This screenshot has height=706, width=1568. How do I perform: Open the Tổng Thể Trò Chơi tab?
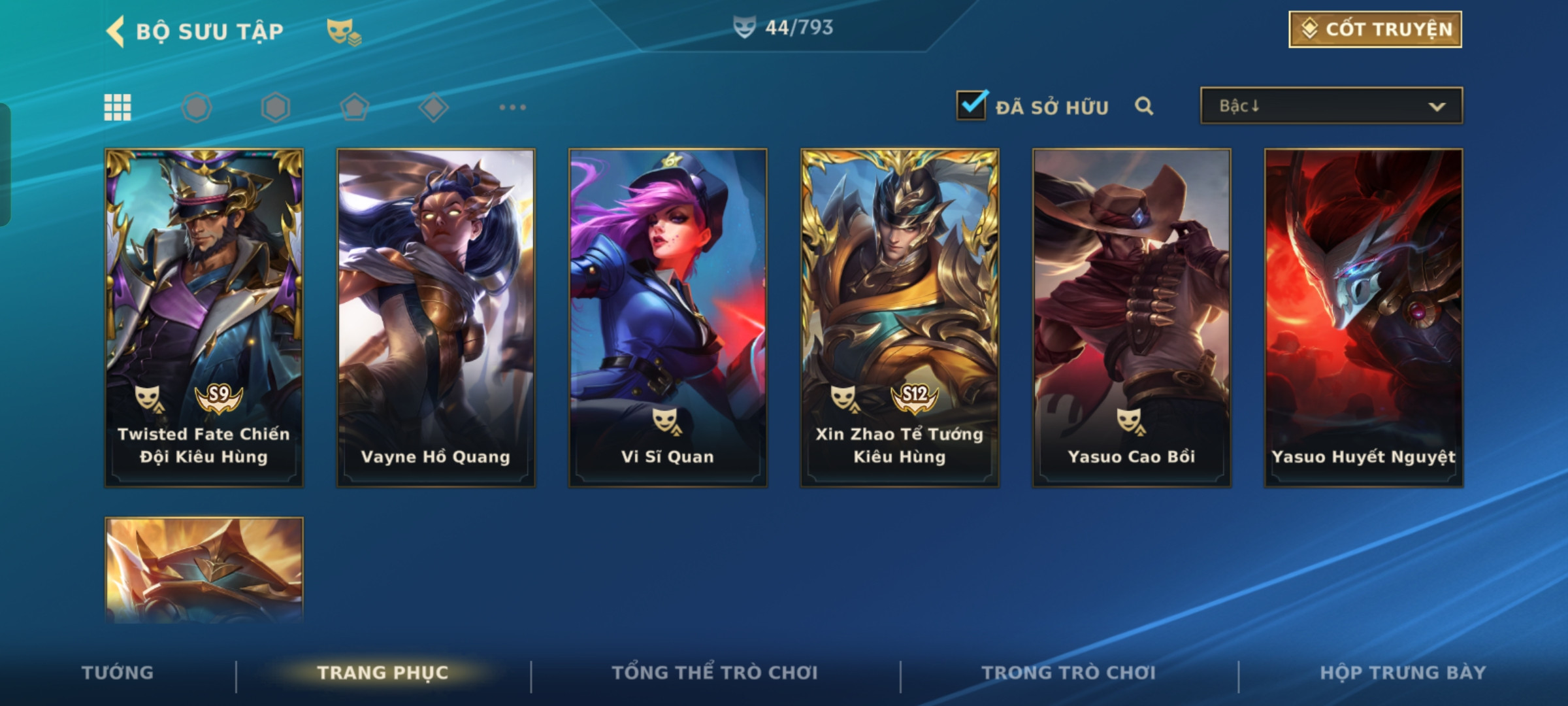[715, 673]
